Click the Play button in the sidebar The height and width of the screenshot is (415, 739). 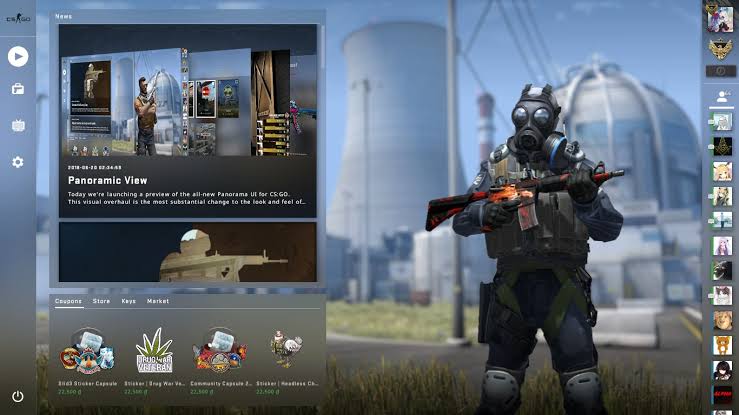tap(18, 56)
